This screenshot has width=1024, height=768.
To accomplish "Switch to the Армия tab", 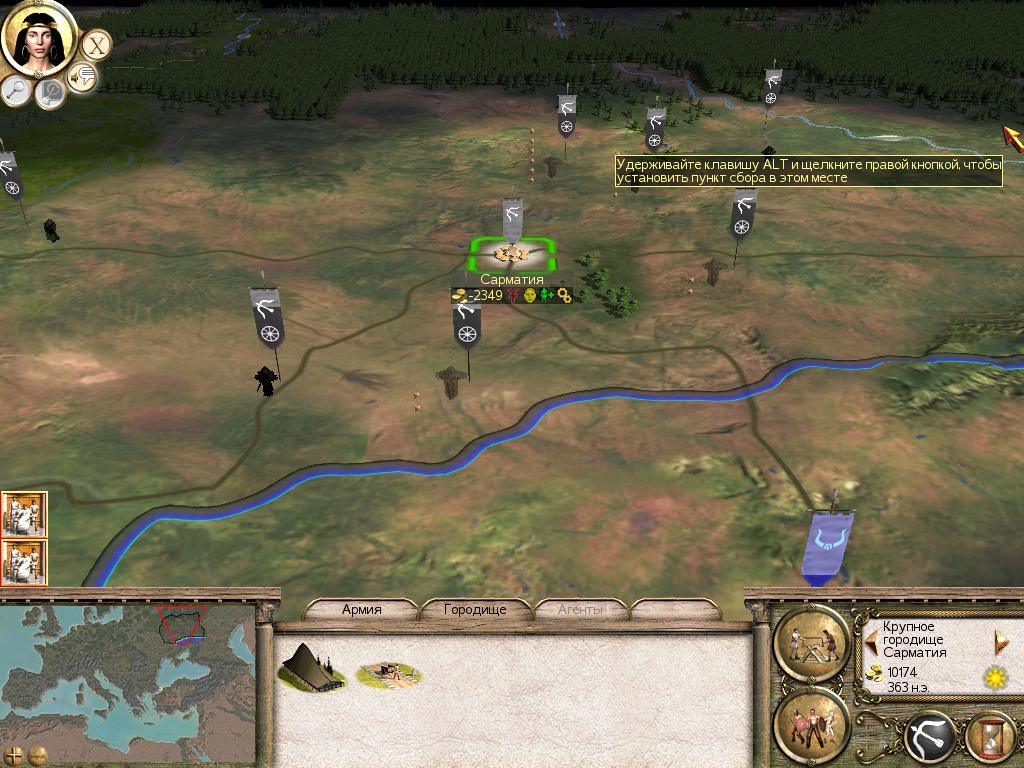I will pos(362,609).
